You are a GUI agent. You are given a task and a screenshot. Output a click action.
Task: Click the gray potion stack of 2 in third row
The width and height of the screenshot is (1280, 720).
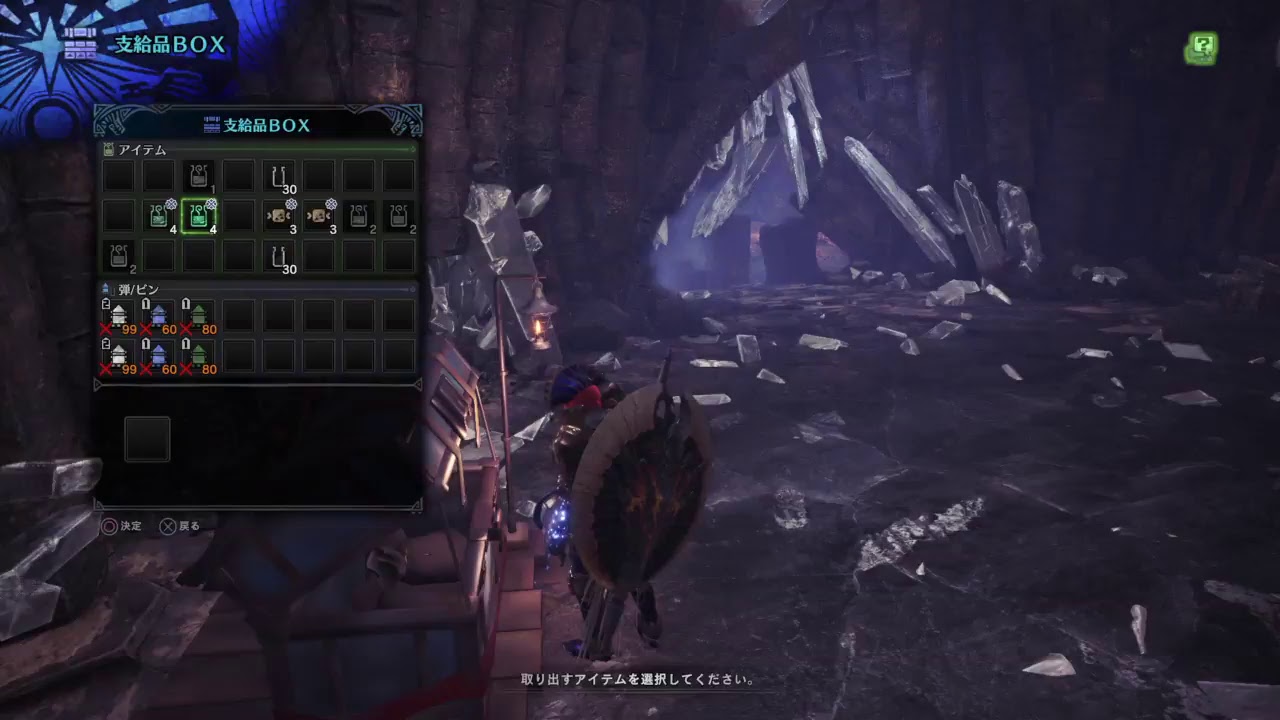tap(118, 256)
